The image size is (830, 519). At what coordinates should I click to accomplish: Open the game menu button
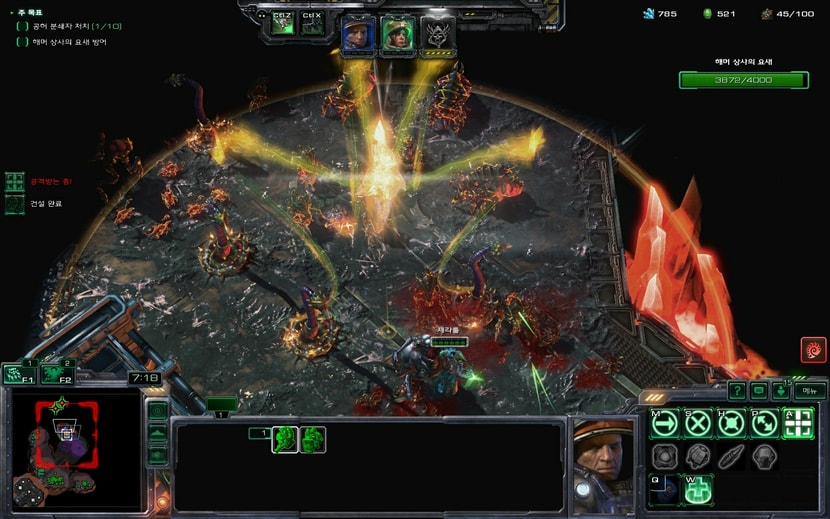[810, 391]
